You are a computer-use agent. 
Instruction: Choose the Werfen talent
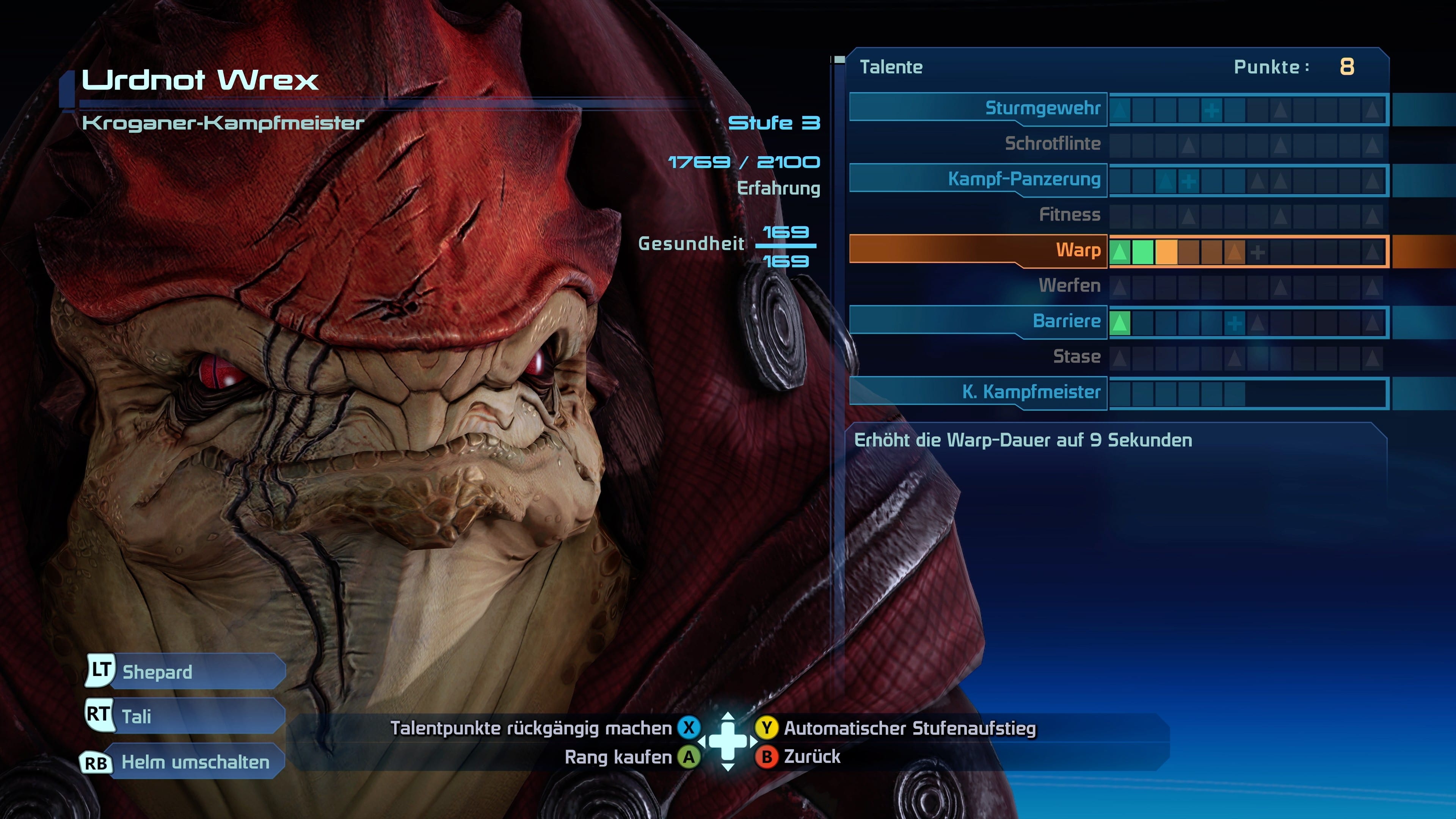click(x=1069, y=286)
